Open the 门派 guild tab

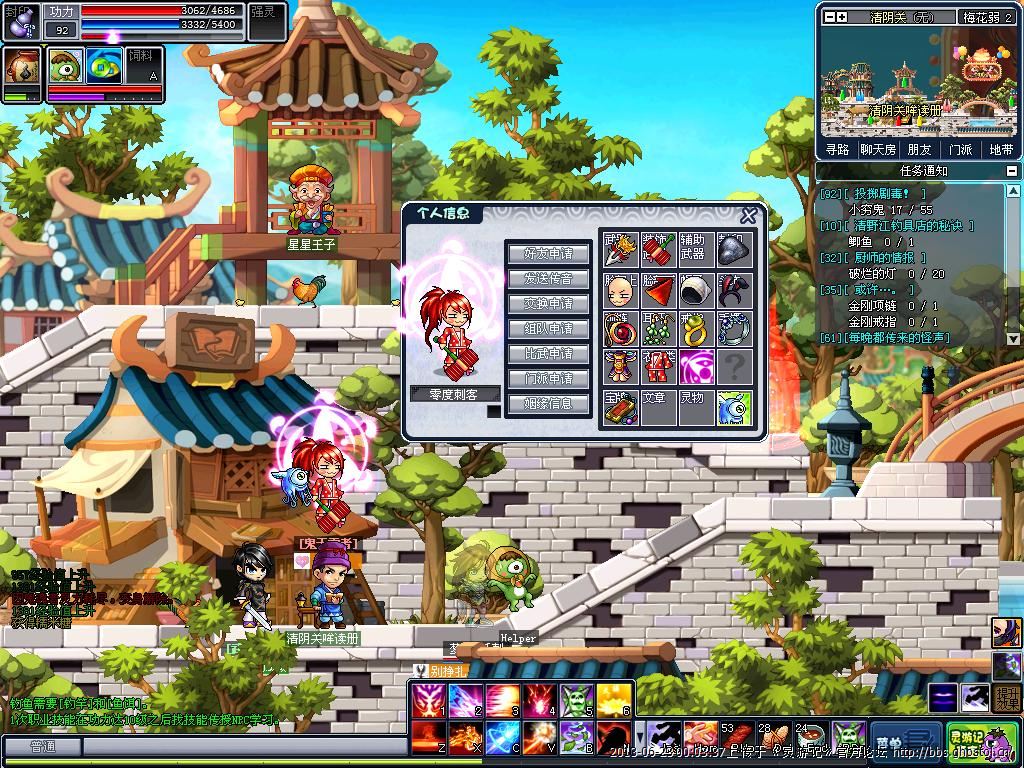point(960,149)
